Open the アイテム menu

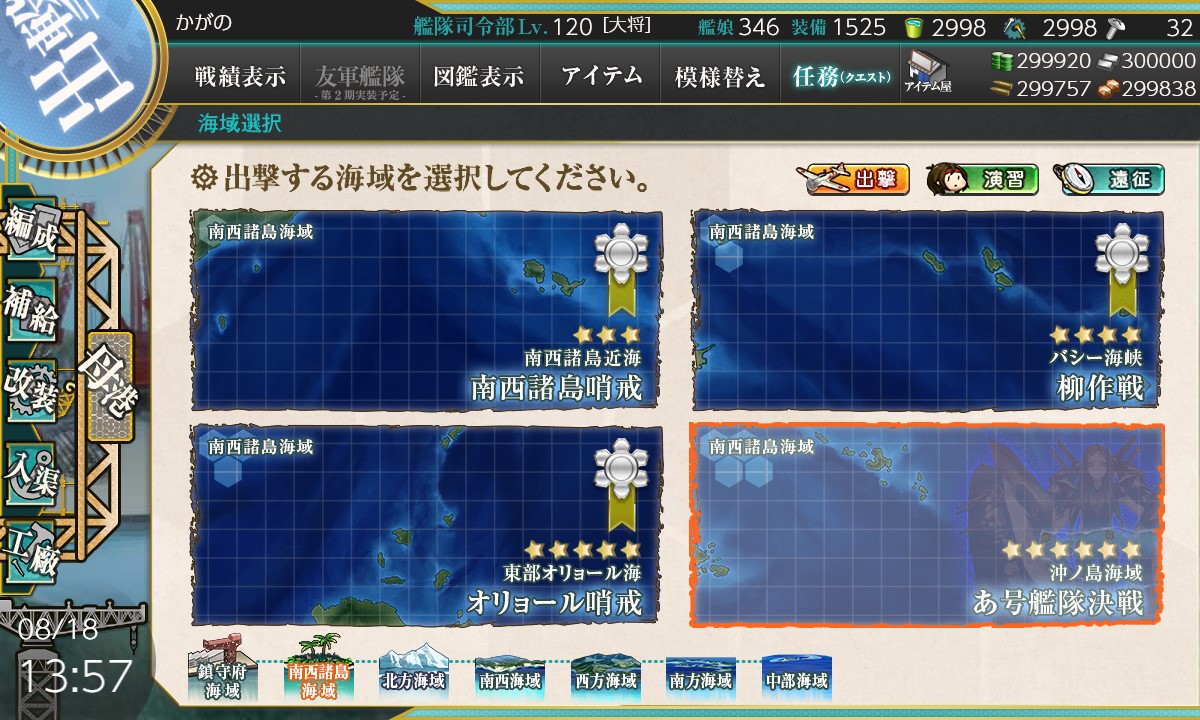(600, 76)
